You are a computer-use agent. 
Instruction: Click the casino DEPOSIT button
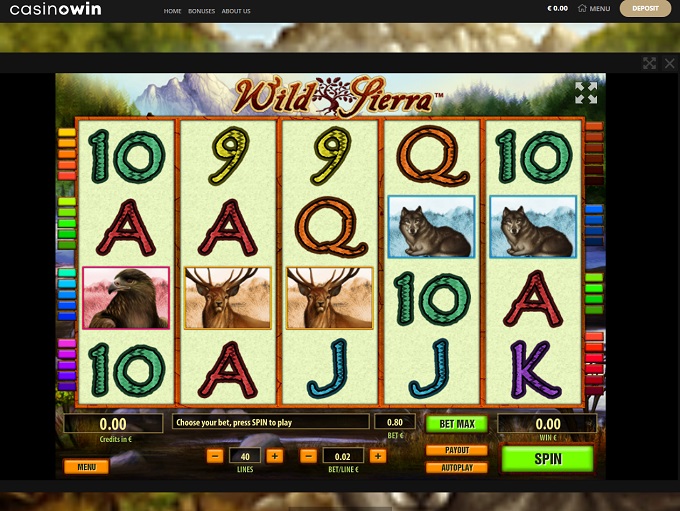(645, 9)
